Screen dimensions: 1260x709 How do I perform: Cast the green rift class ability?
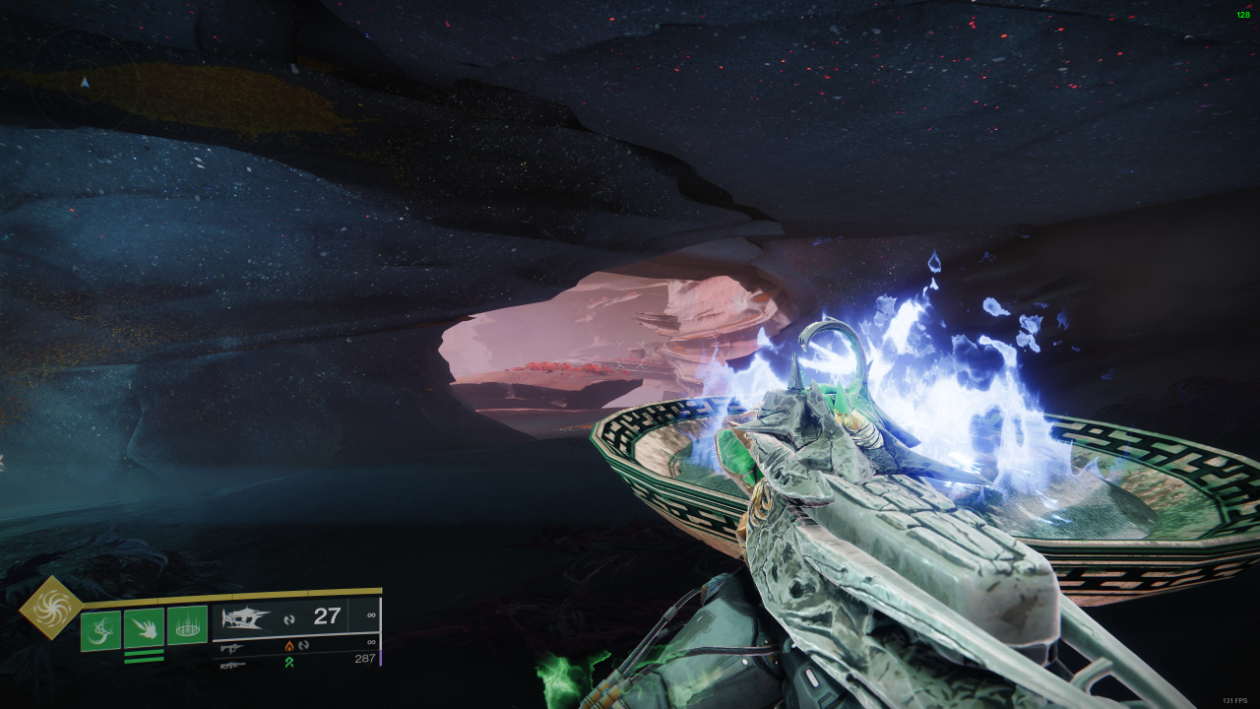187,625
